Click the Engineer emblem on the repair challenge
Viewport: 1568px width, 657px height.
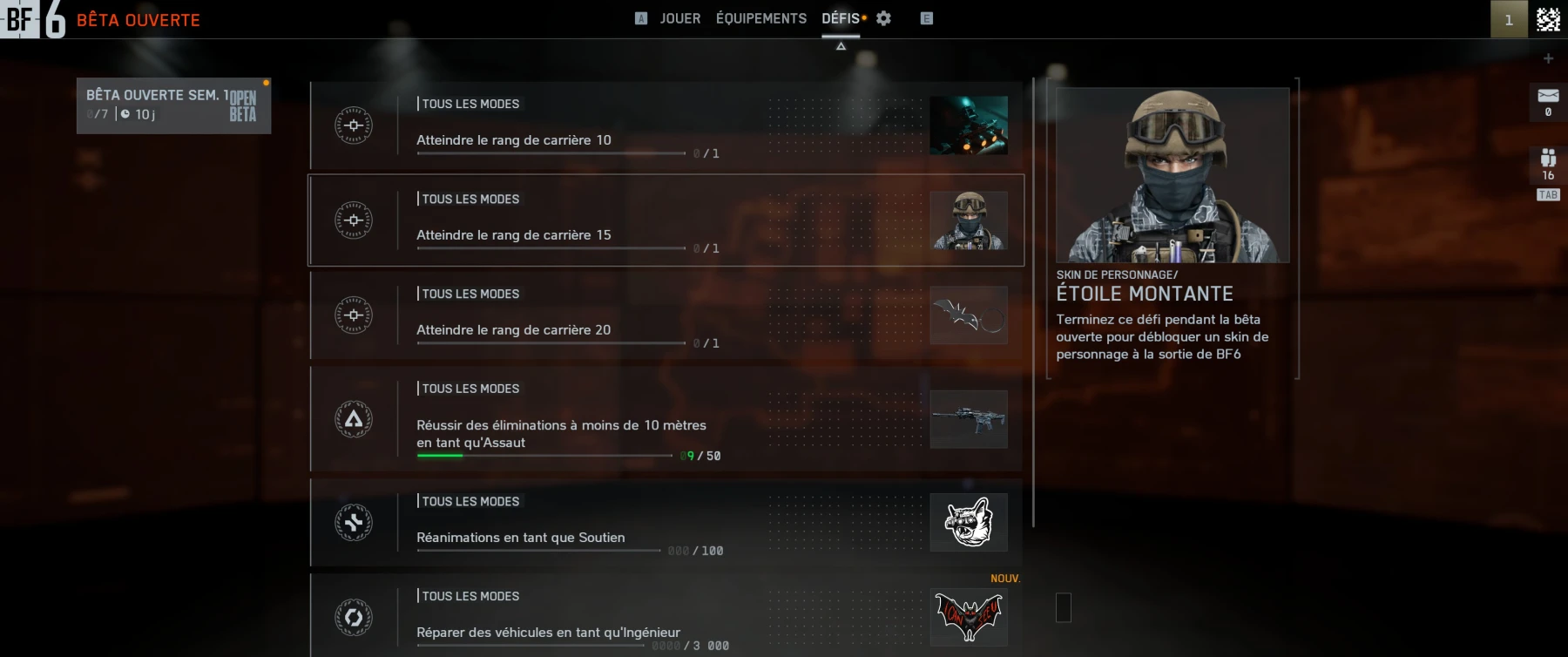click(x=353, y=618)
